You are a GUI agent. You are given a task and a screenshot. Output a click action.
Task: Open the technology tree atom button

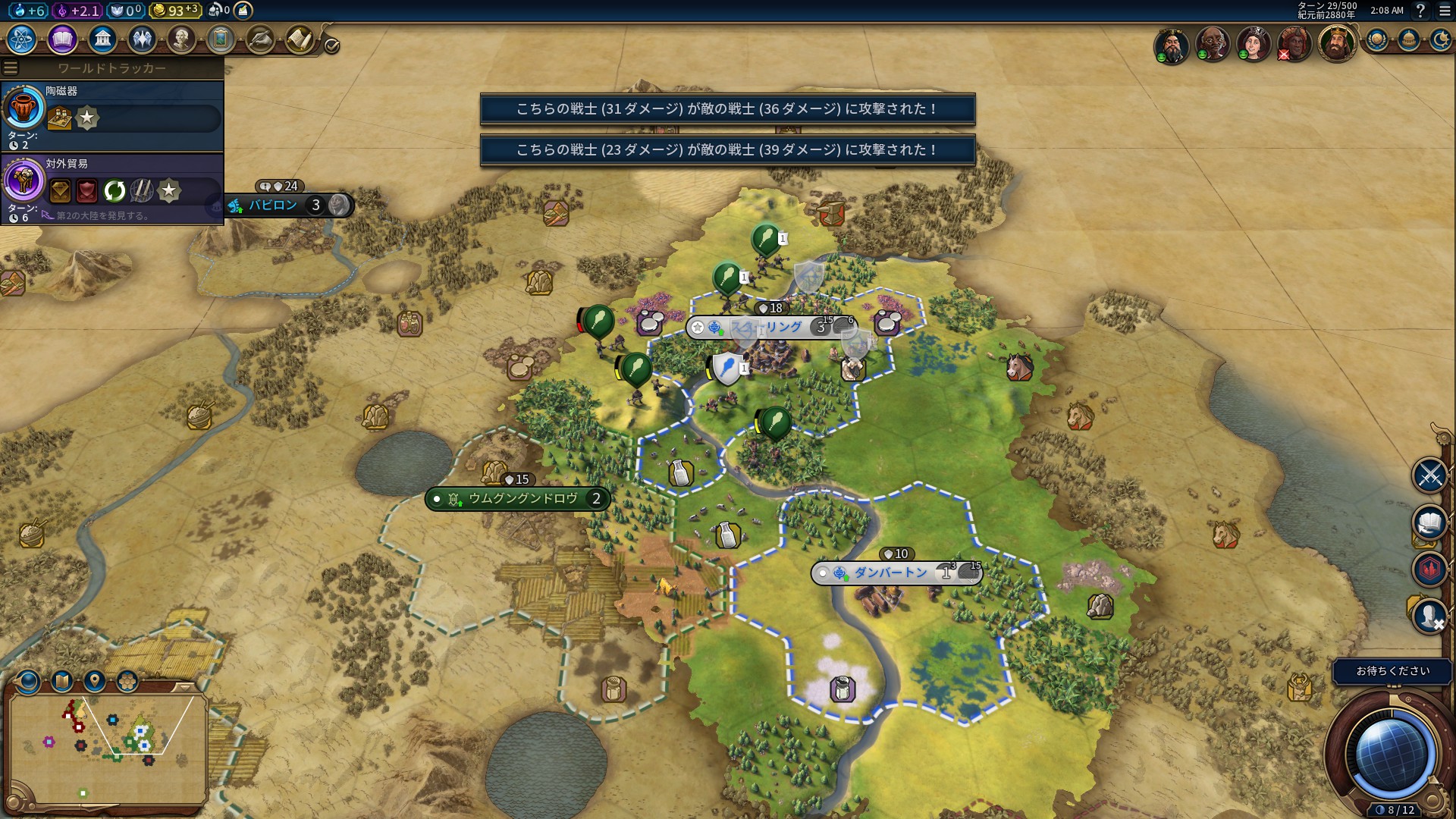pos(22,39)
